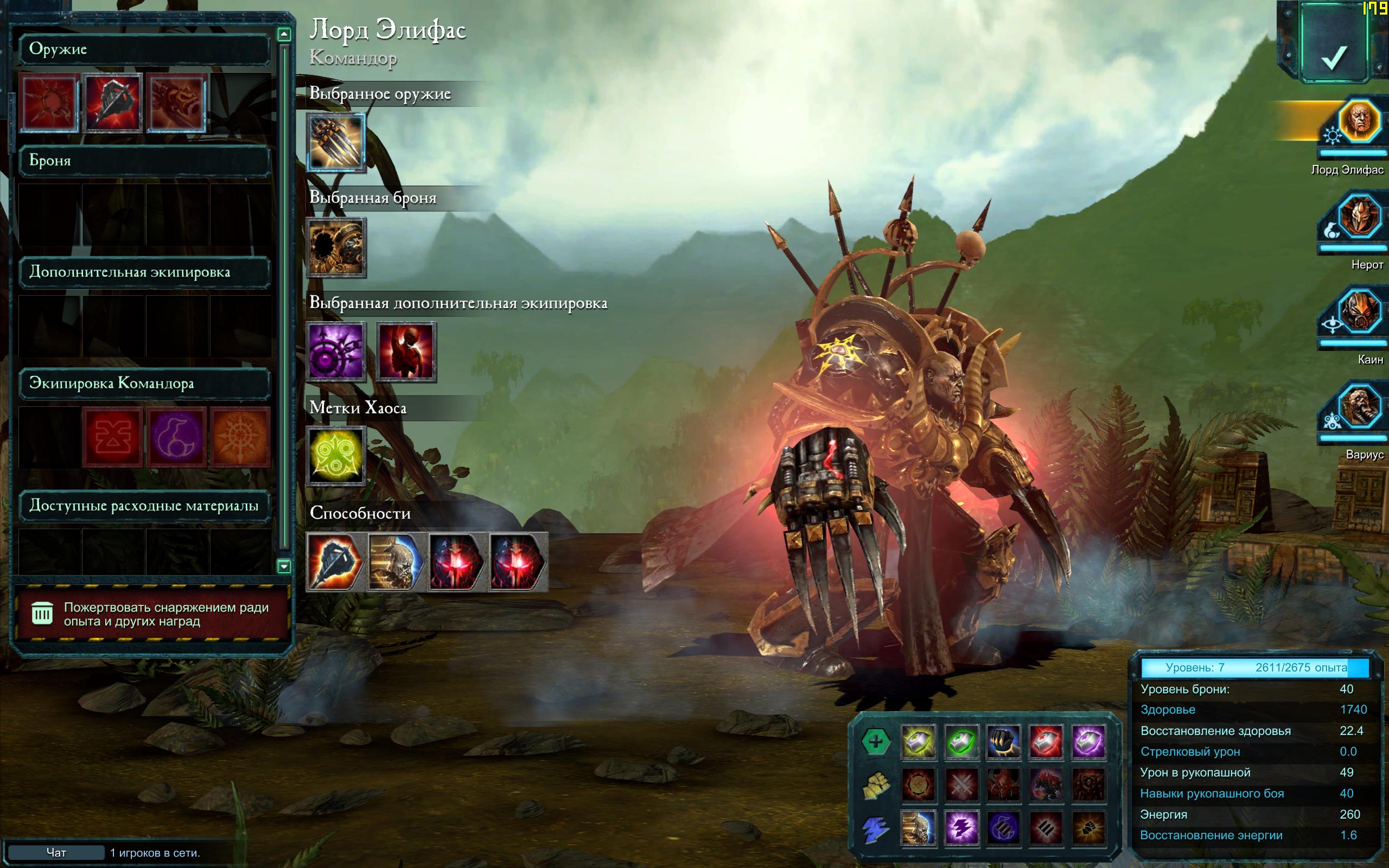Choose the purple chaos sigil accessory

336,352
